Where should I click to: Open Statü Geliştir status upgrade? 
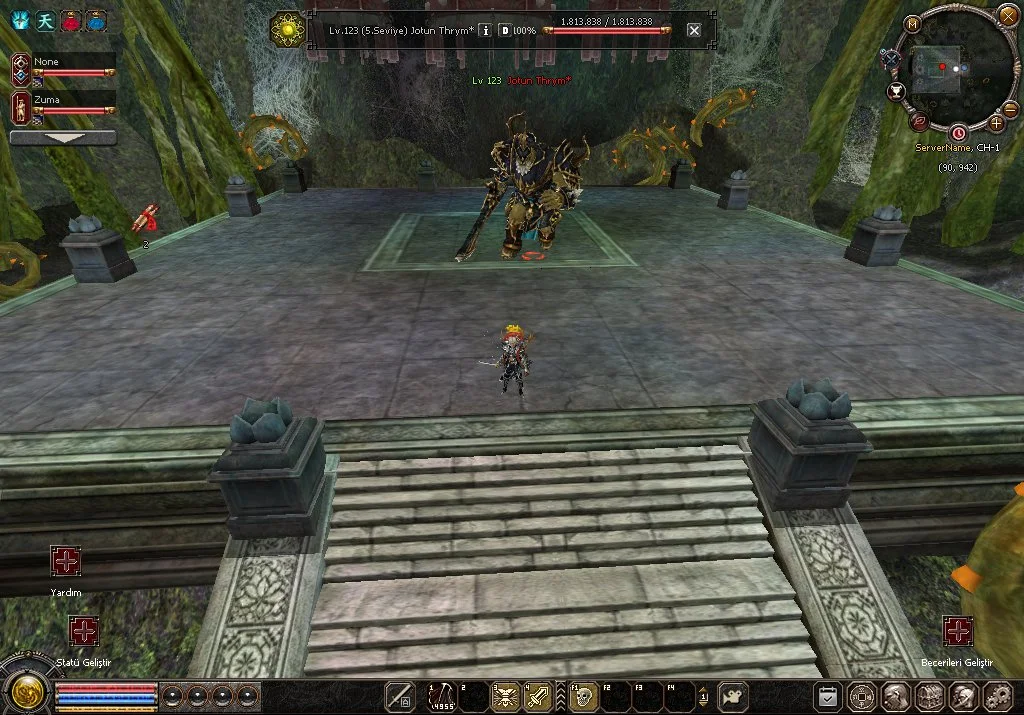click(83, 630)
